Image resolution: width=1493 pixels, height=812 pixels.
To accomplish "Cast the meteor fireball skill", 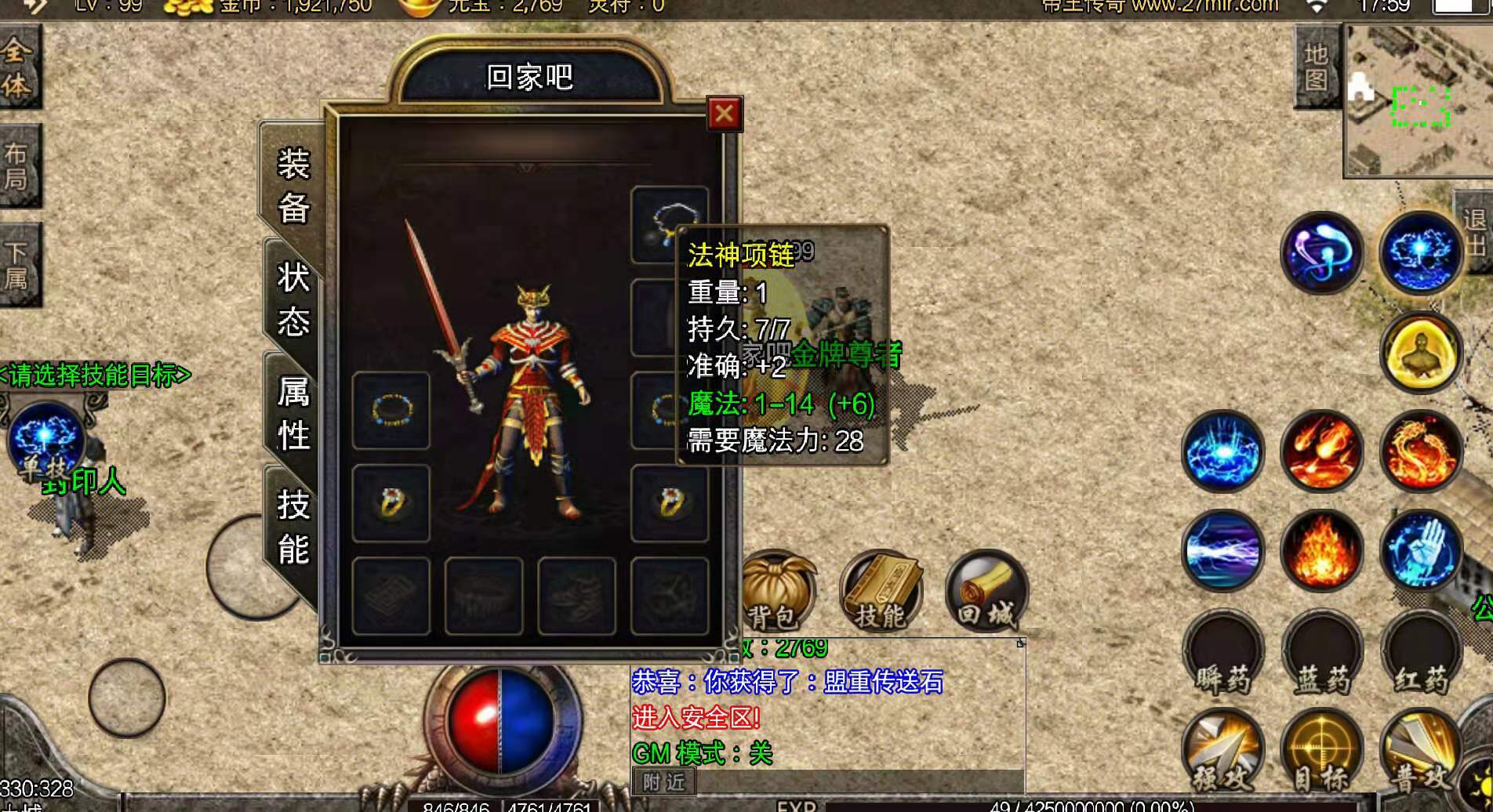I will (1322, 451).
